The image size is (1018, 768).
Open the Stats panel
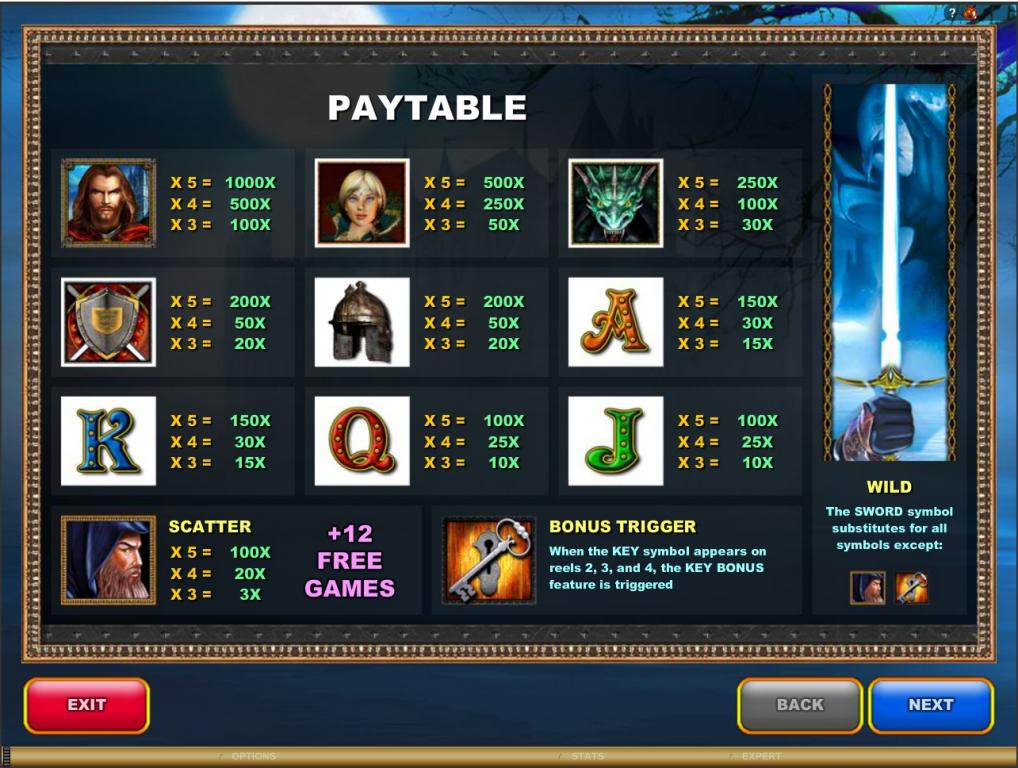pyautogui.click(x=586, y=757)
